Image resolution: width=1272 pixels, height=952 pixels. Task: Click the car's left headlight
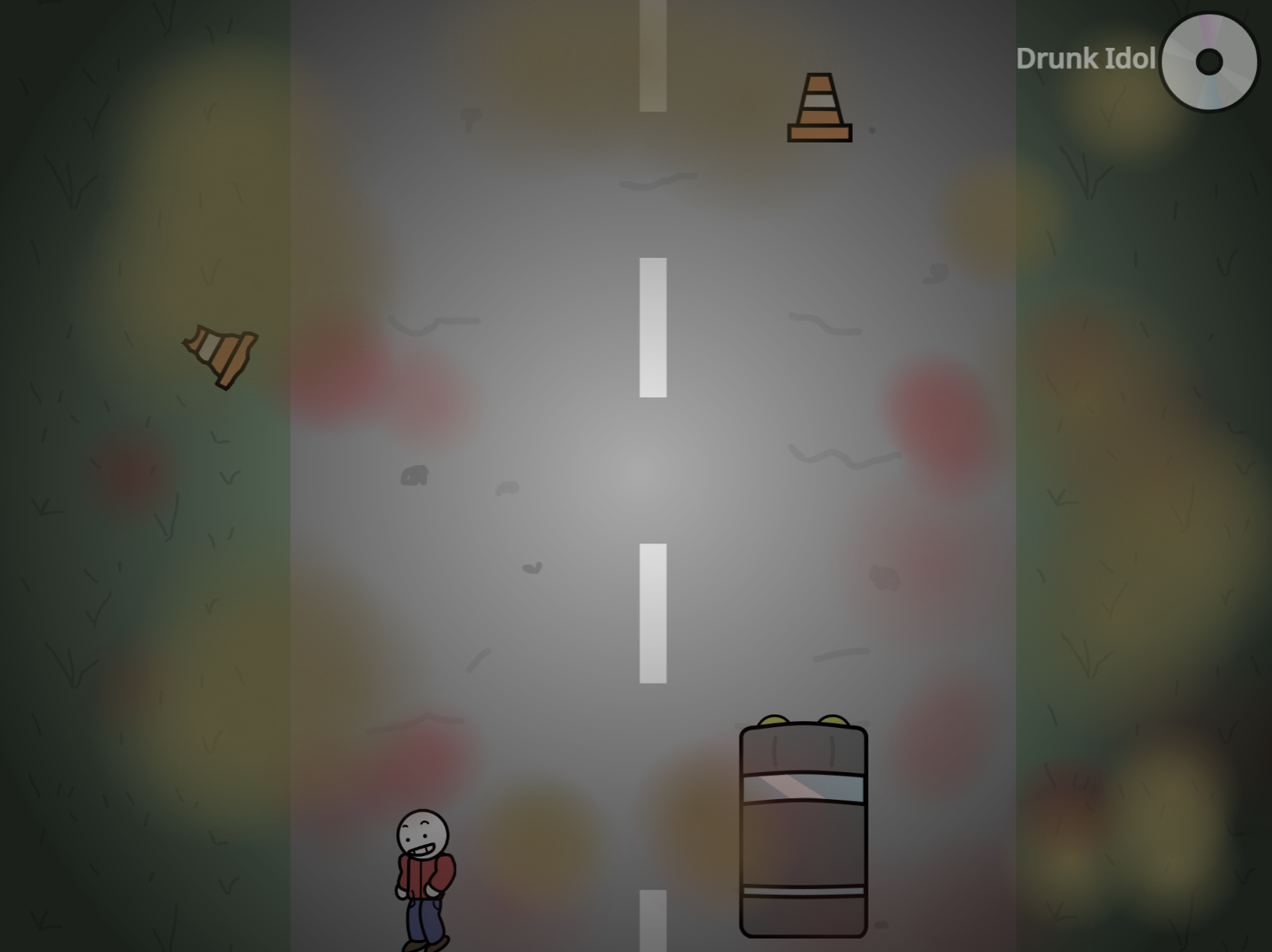point(772,720)
